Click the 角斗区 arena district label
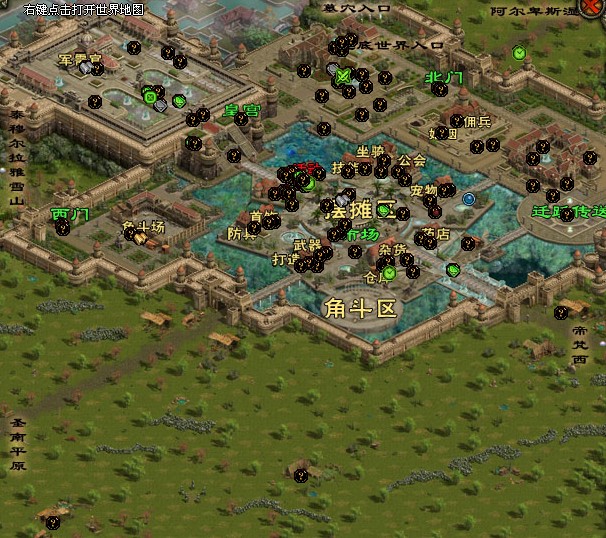Screen dimensions: 606x538 [x=361, y=308]
